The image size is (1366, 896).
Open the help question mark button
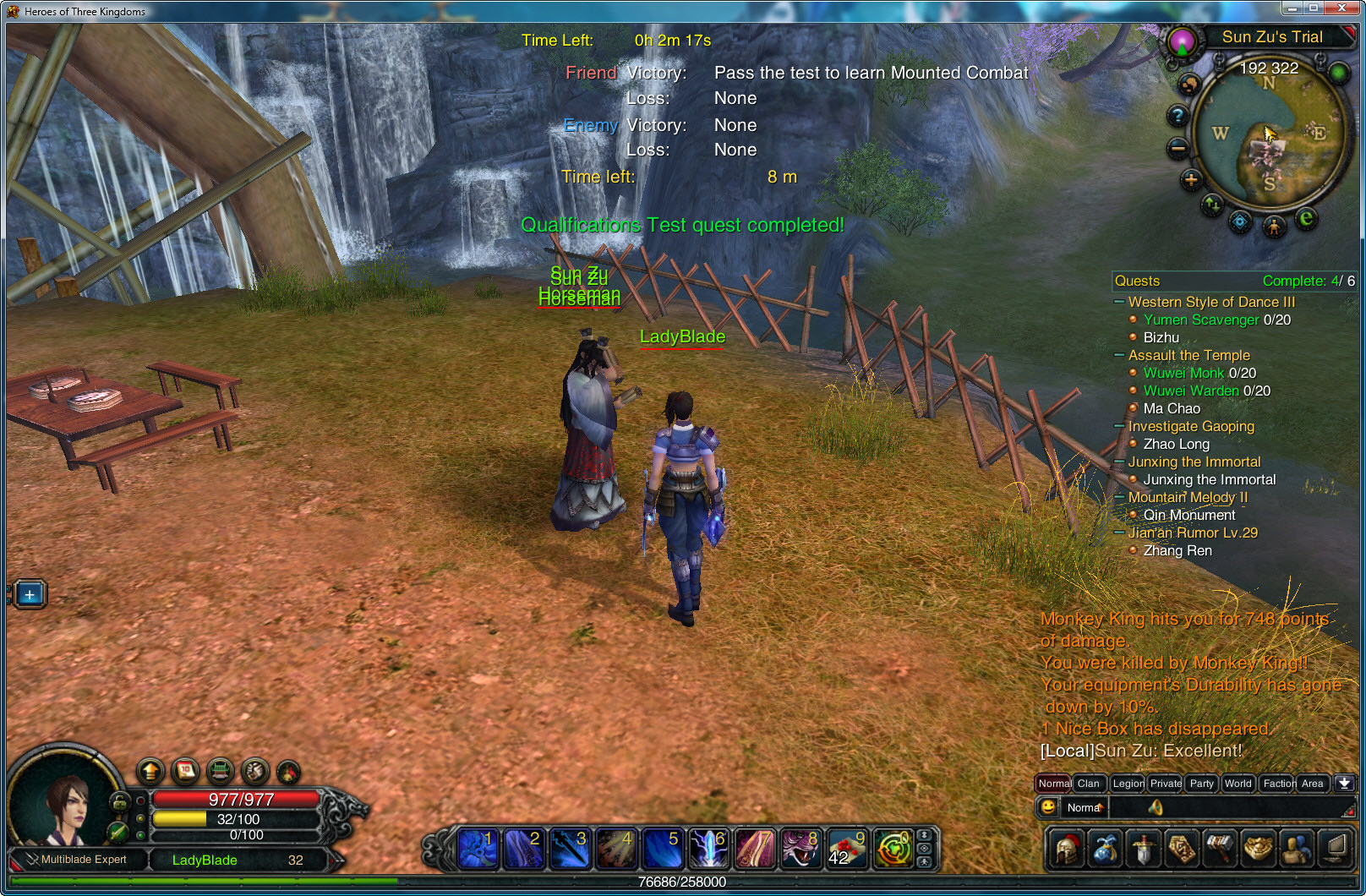tap(1177, 116)
